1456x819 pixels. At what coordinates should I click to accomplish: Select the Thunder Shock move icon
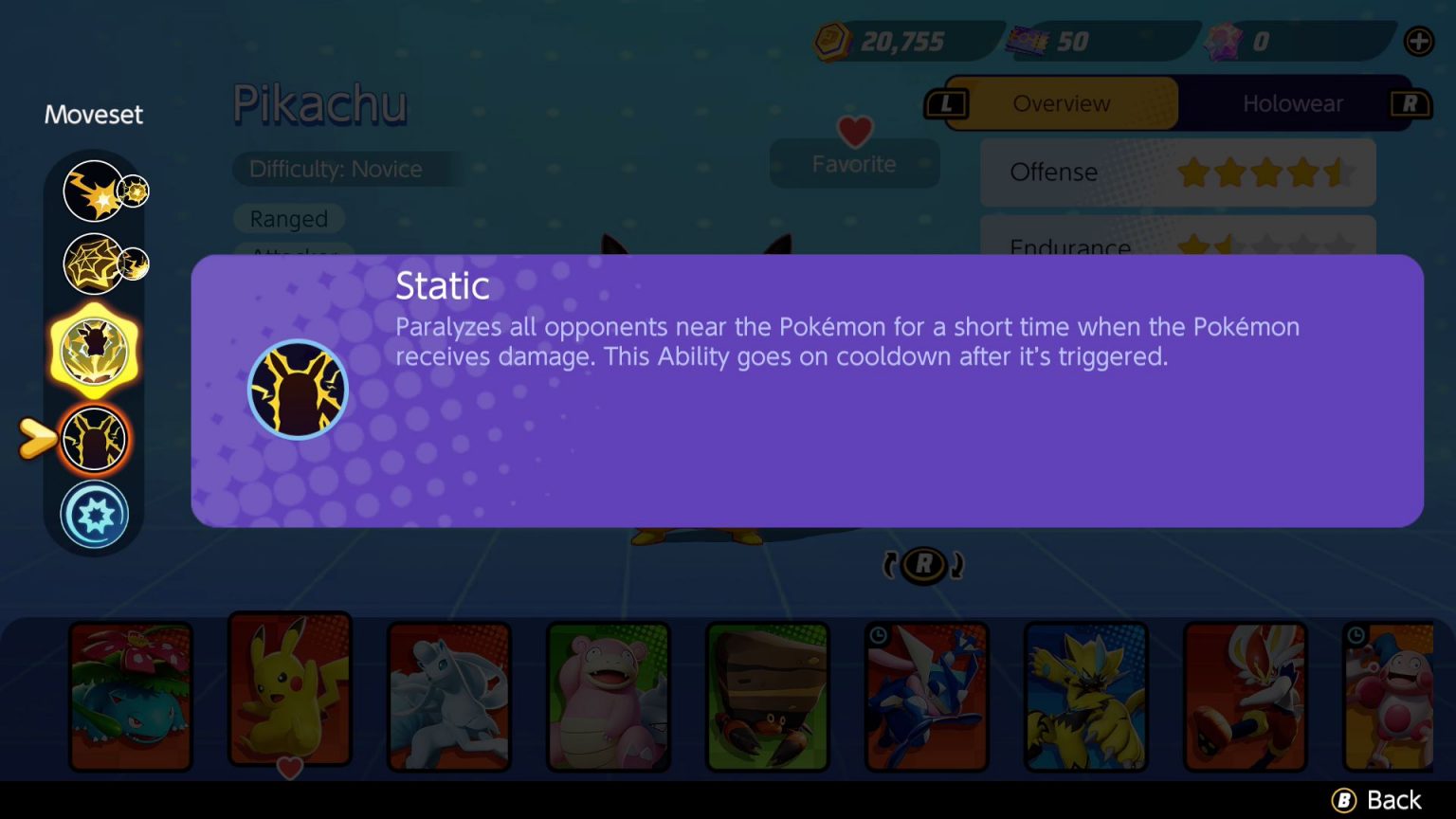[x=94, y=190]
